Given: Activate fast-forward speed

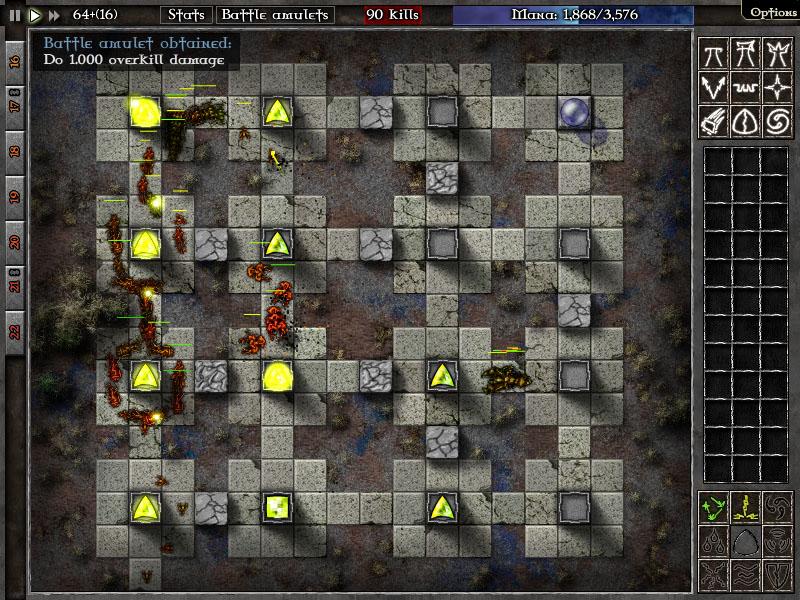Looking at the screenshot, I should point(54,15).
